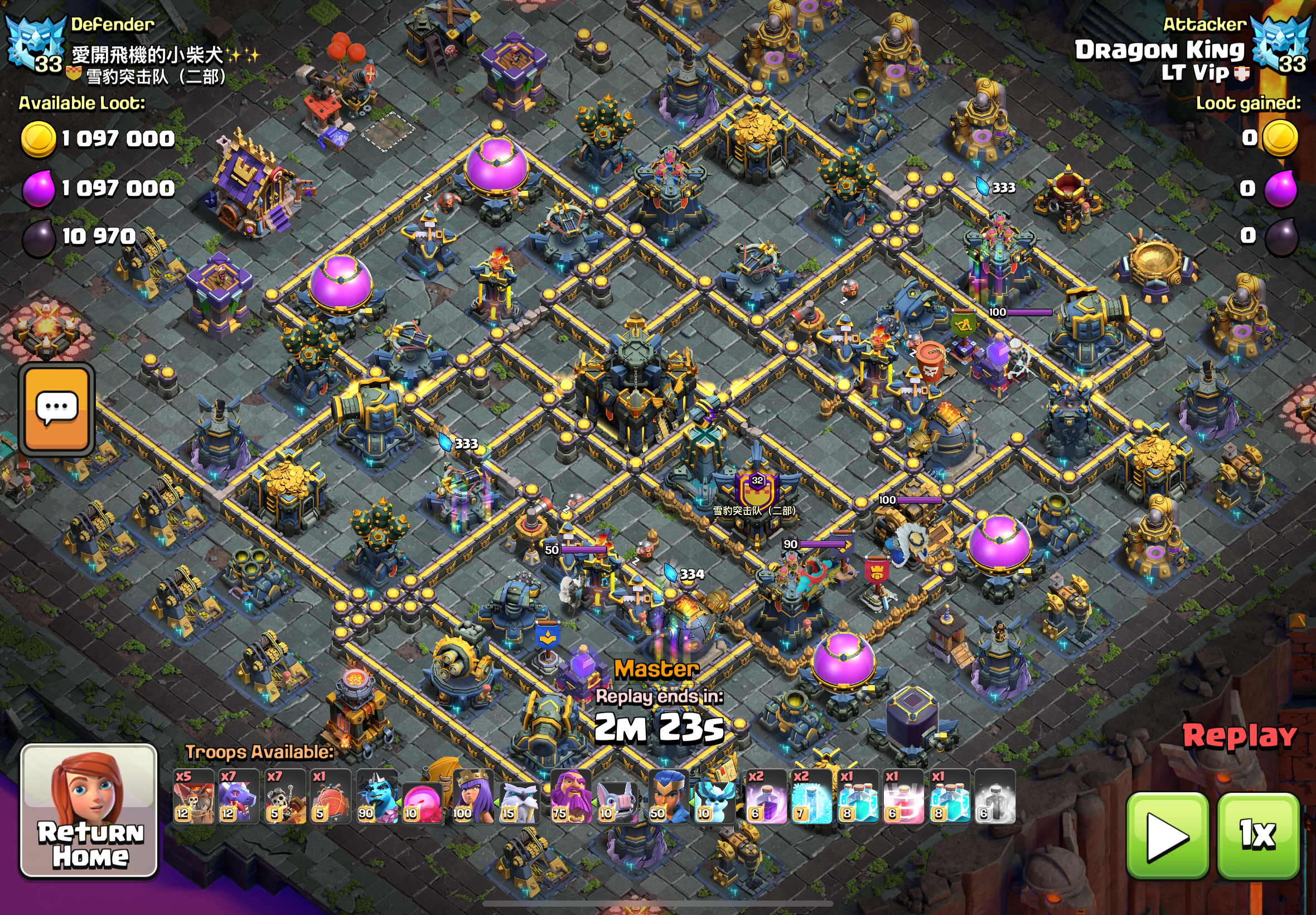Change the 1x replay speed
Viewport: 1316px width, 915px height.
click(x=1257, y=835)
